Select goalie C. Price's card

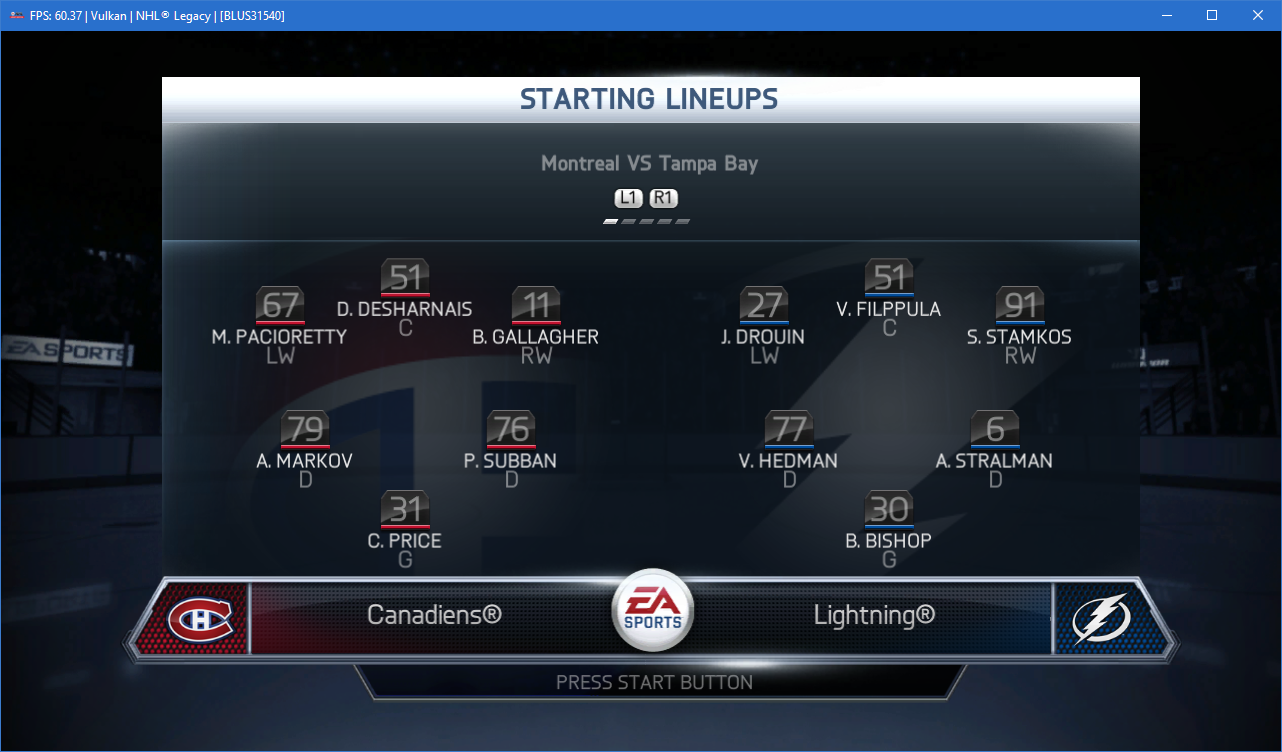click(405, 509)
